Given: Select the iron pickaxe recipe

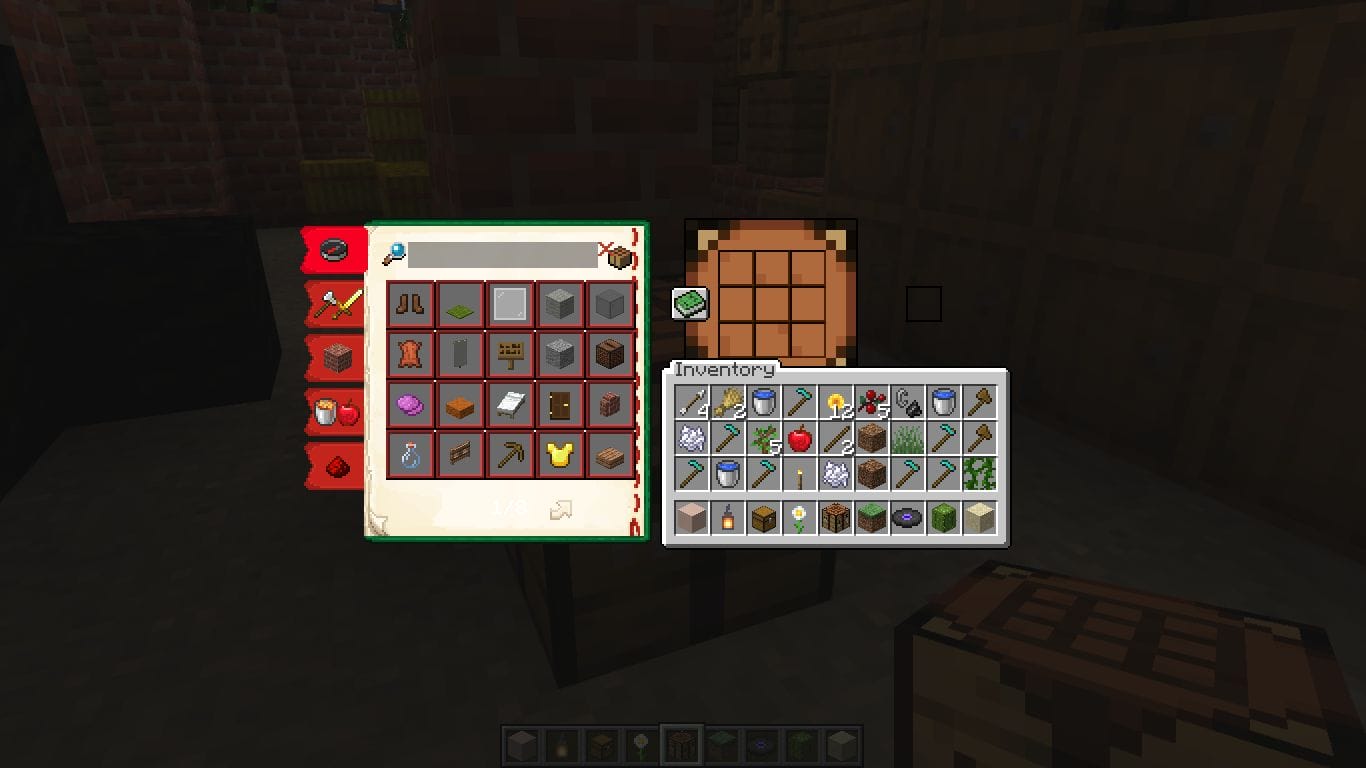Looking at the screenshot, I should coord(510,455).
